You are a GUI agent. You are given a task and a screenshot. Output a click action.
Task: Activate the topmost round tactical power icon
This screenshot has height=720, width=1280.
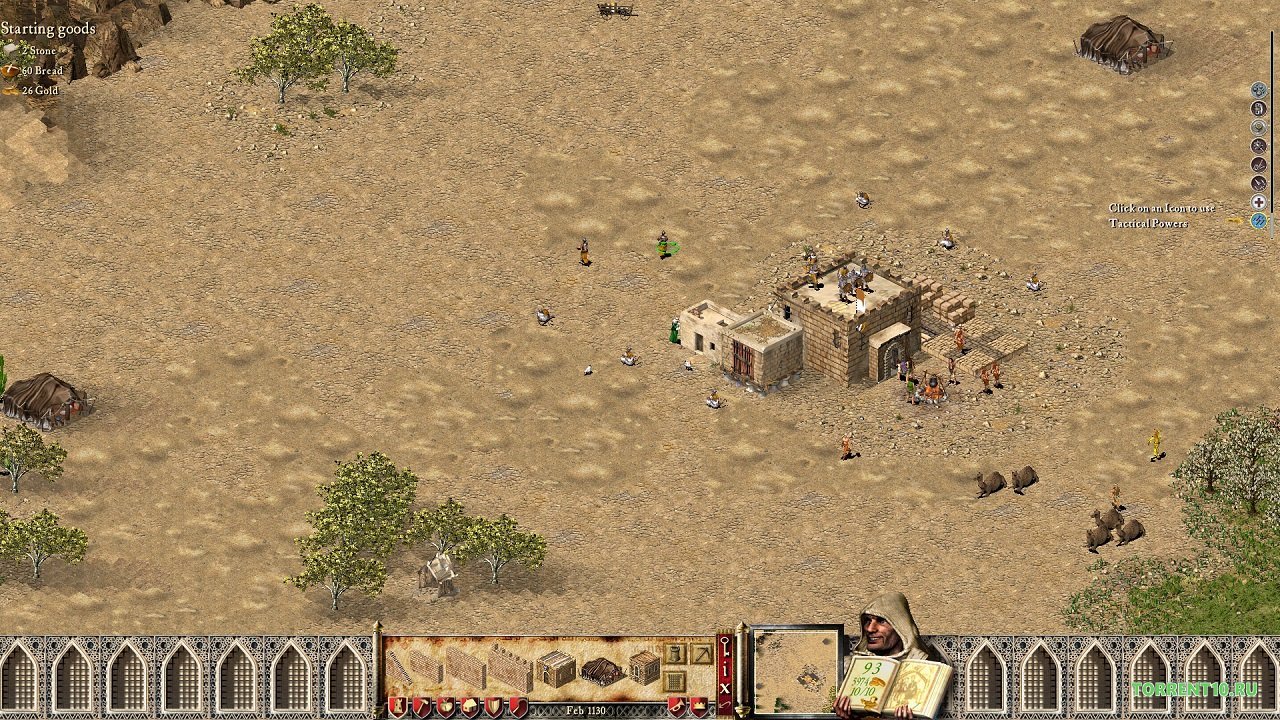click(x=1258, y=91)
